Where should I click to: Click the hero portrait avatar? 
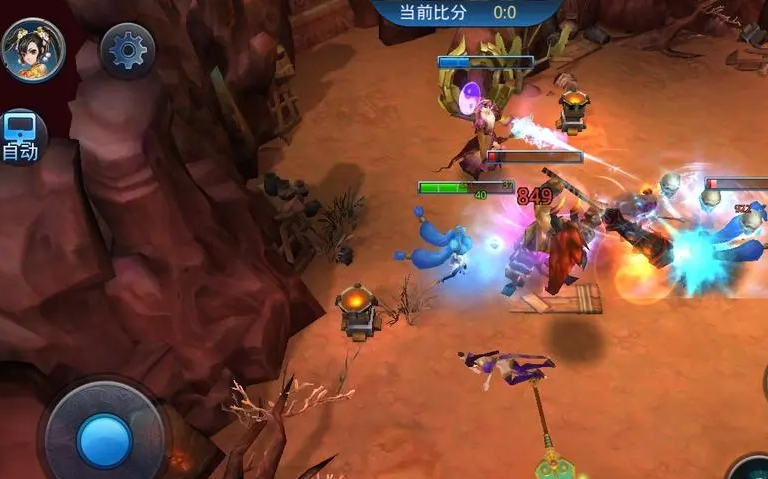[33, 50]
